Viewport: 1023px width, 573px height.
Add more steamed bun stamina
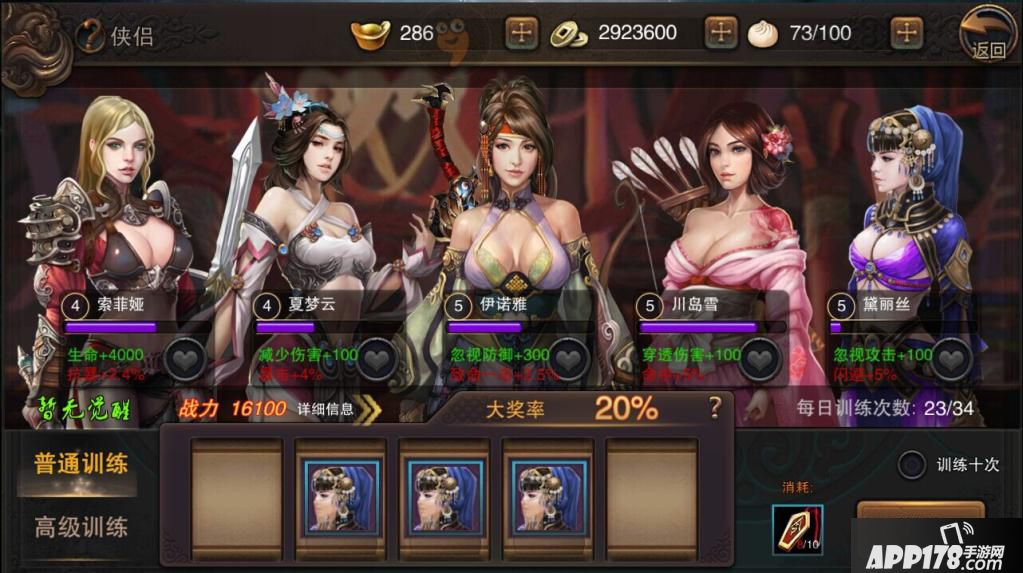906,33
